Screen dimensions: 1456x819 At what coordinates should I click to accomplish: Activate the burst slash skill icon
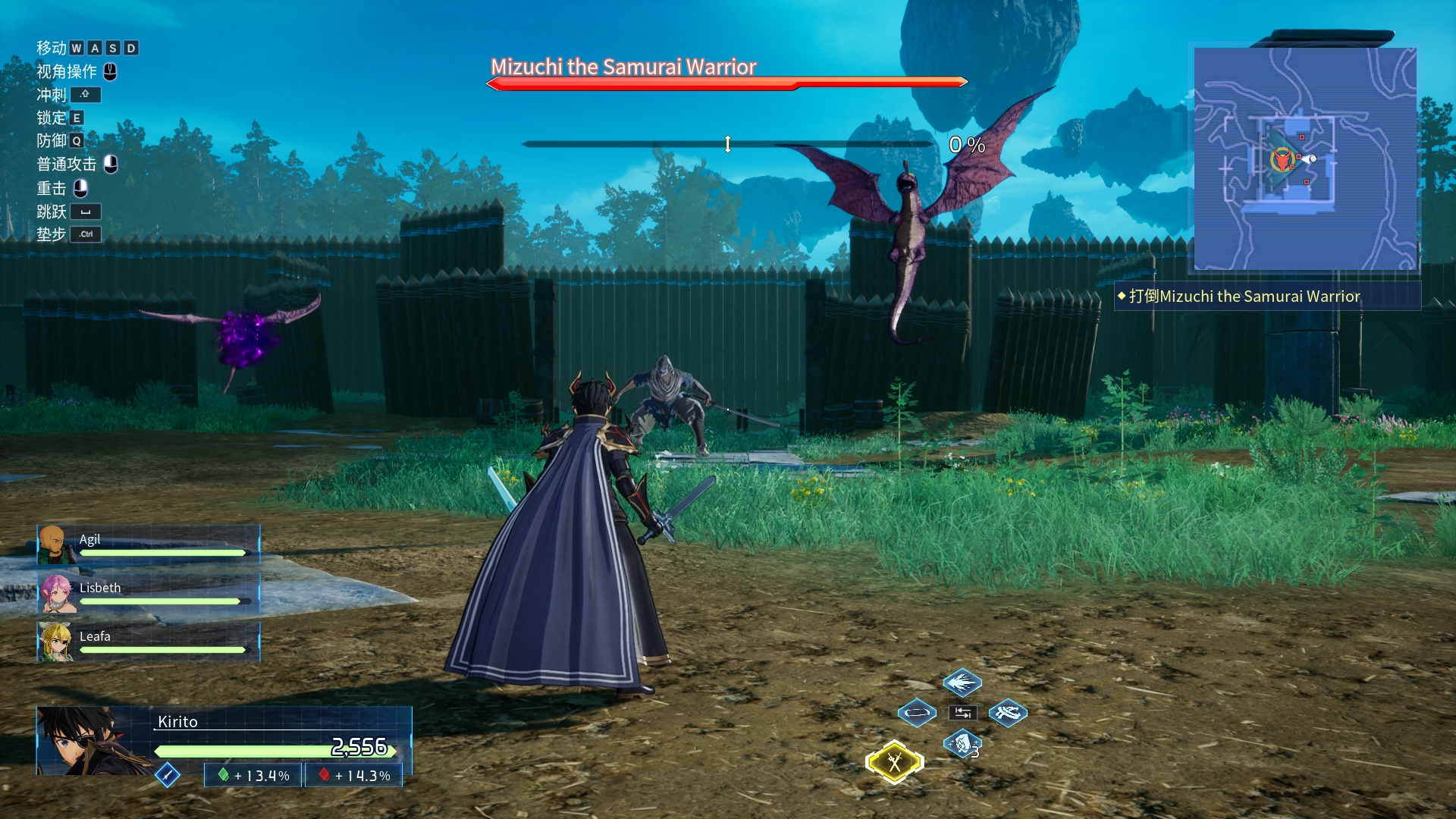click(962, 682)
